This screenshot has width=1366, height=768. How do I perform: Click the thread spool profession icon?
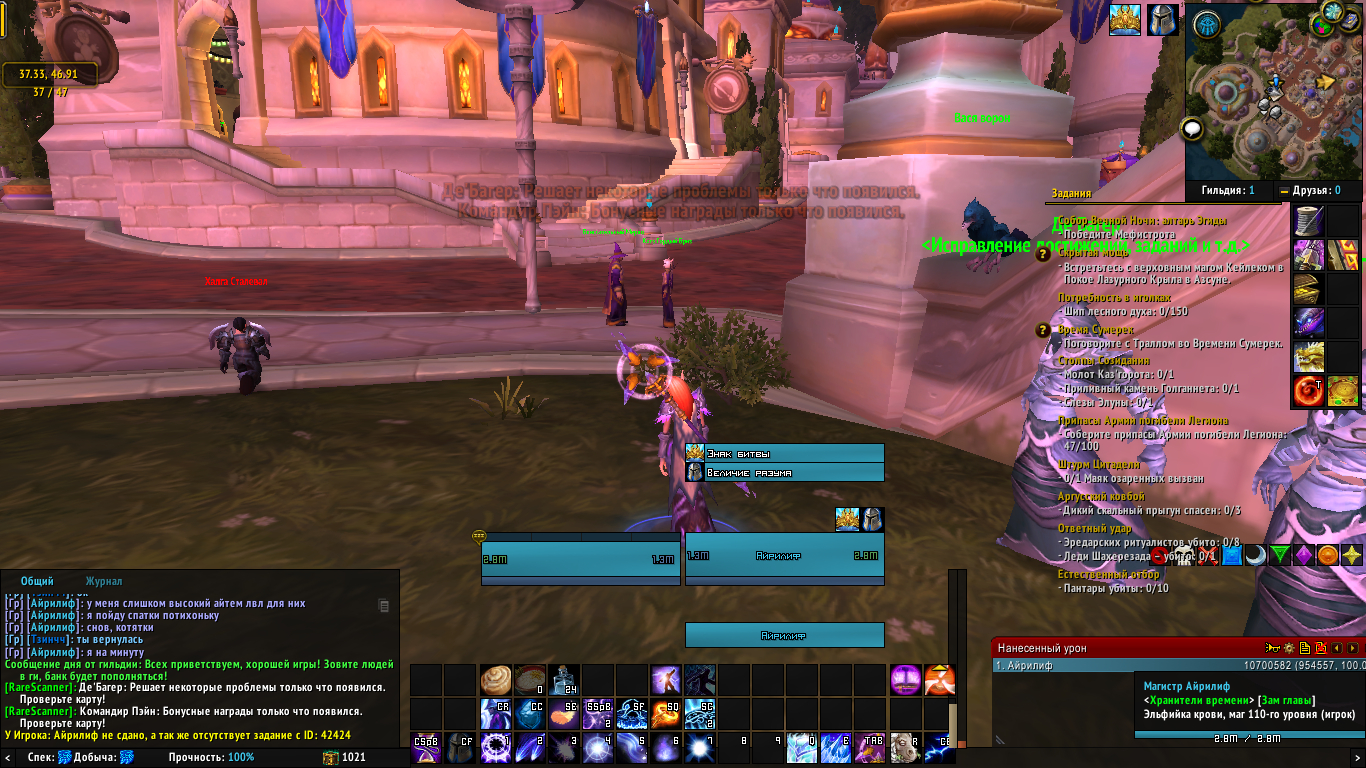tap(1308, 220)
